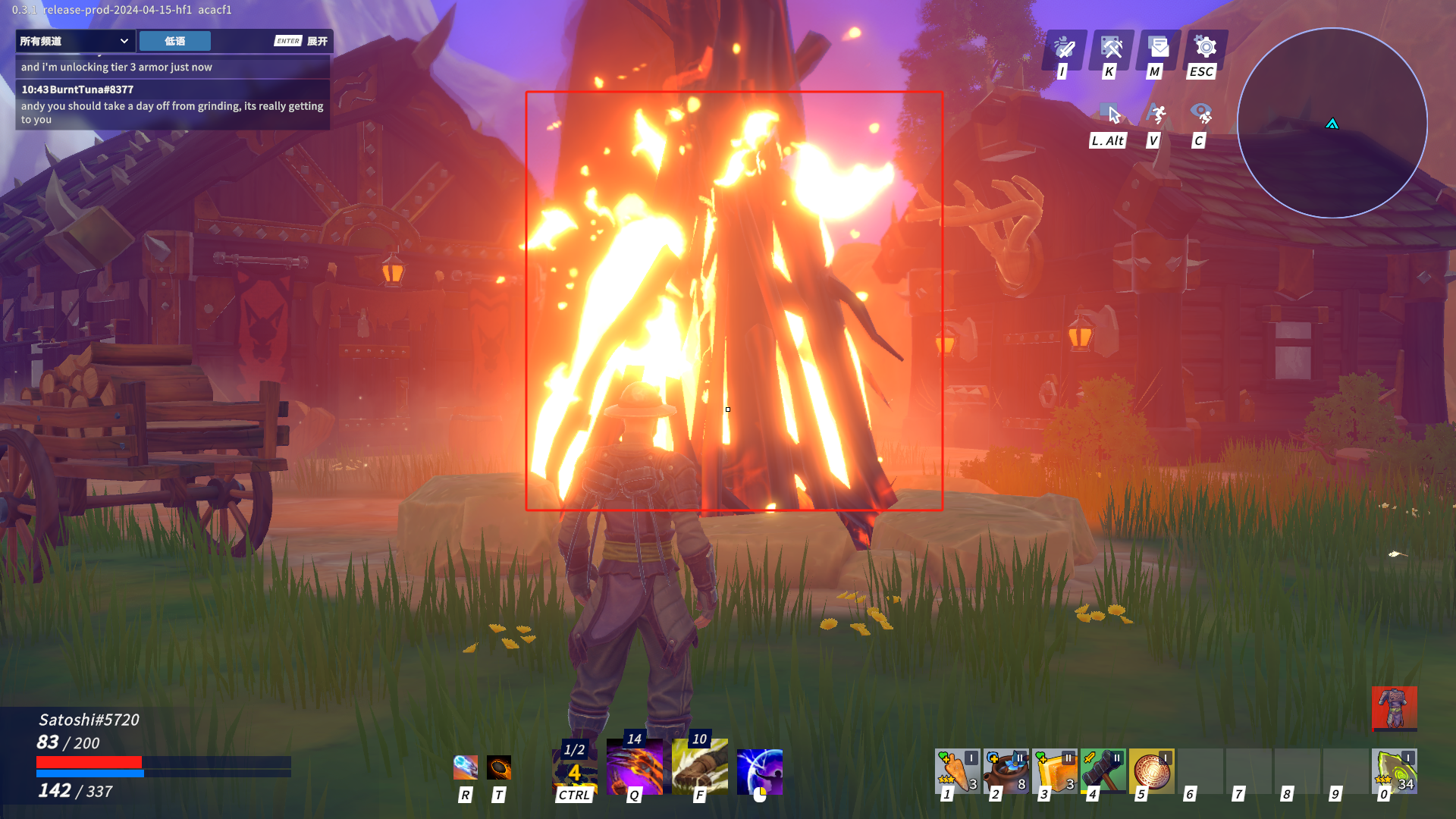Open the chat channel dropdown
The width and height of the screenshot is (1456, 819).
[x=75, y=41]
